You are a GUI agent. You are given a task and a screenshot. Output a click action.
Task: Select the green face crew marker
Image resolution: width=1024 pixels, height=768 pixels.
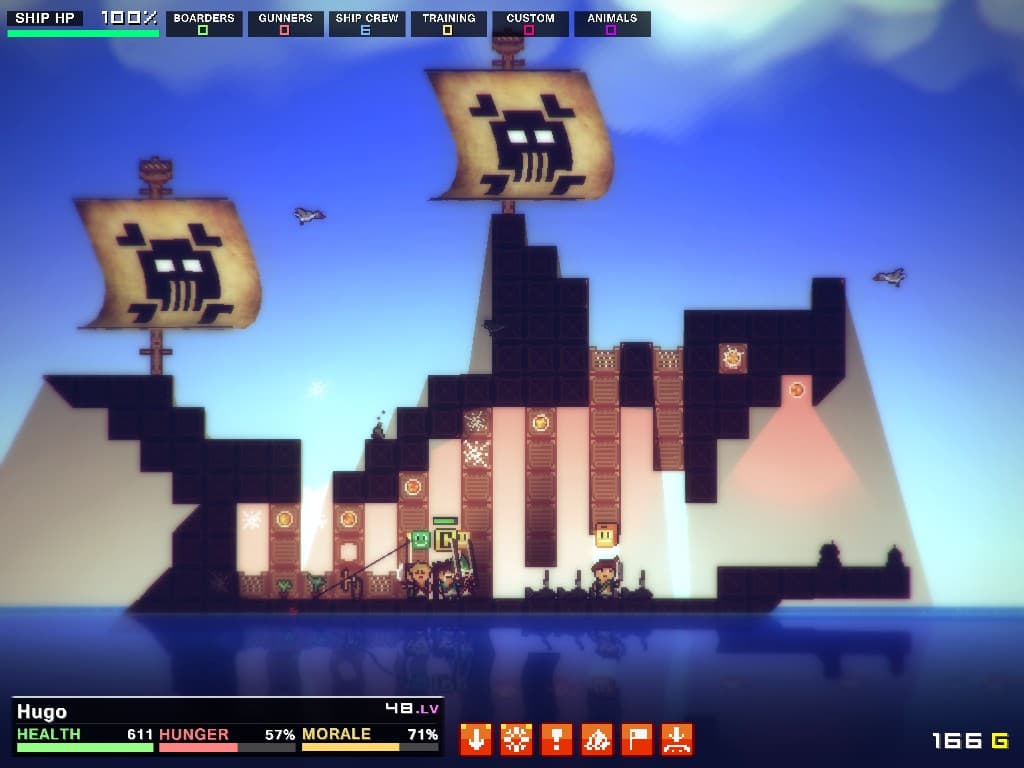click(x=420, y=540)
